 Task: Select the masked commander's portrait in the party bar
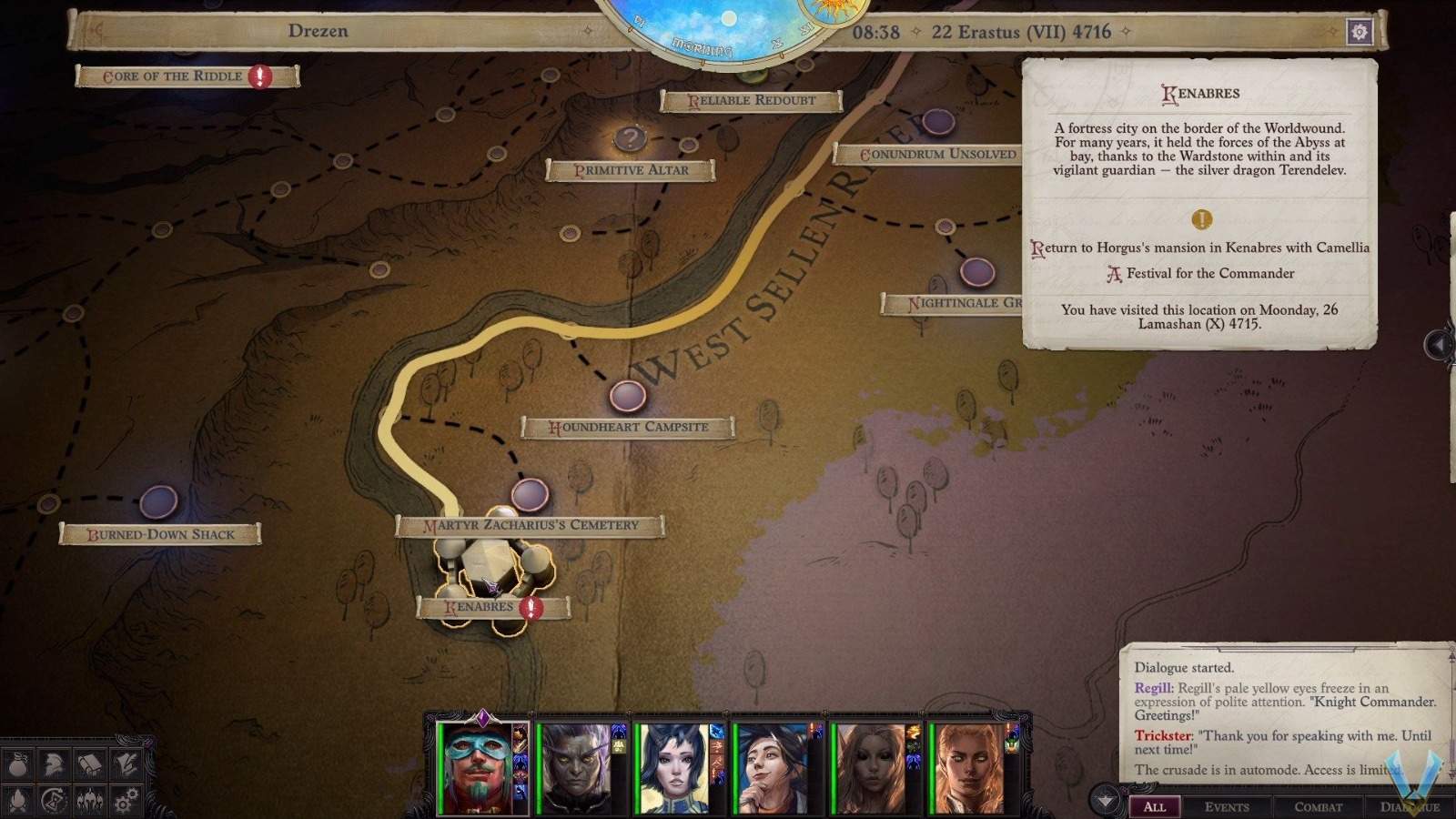pyautogui.click(x=477, y=764)
